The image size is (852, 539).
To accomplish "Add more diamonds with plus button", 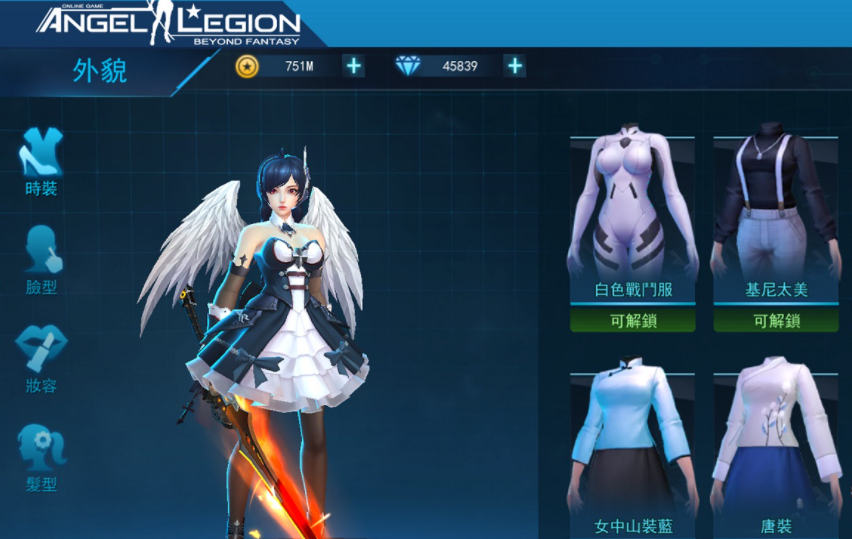I will [514, 66].
